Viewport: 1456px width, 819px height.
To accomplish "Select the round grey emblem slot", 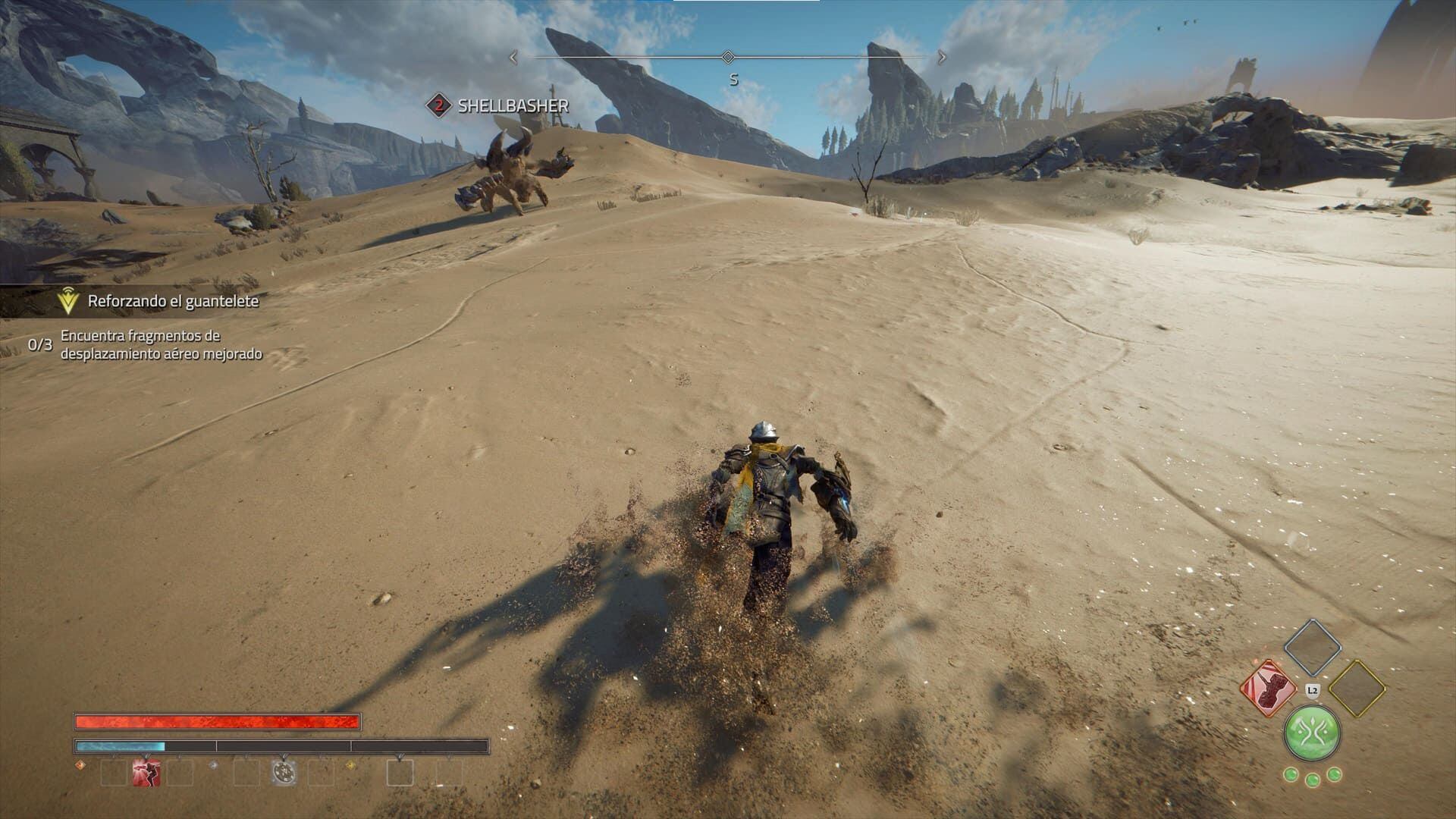I will [284, 772].
